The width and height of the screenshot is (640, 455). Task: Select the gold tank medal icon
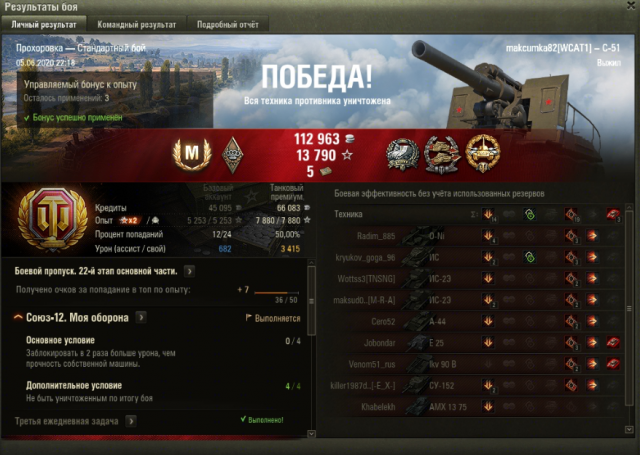coord(485,152)
